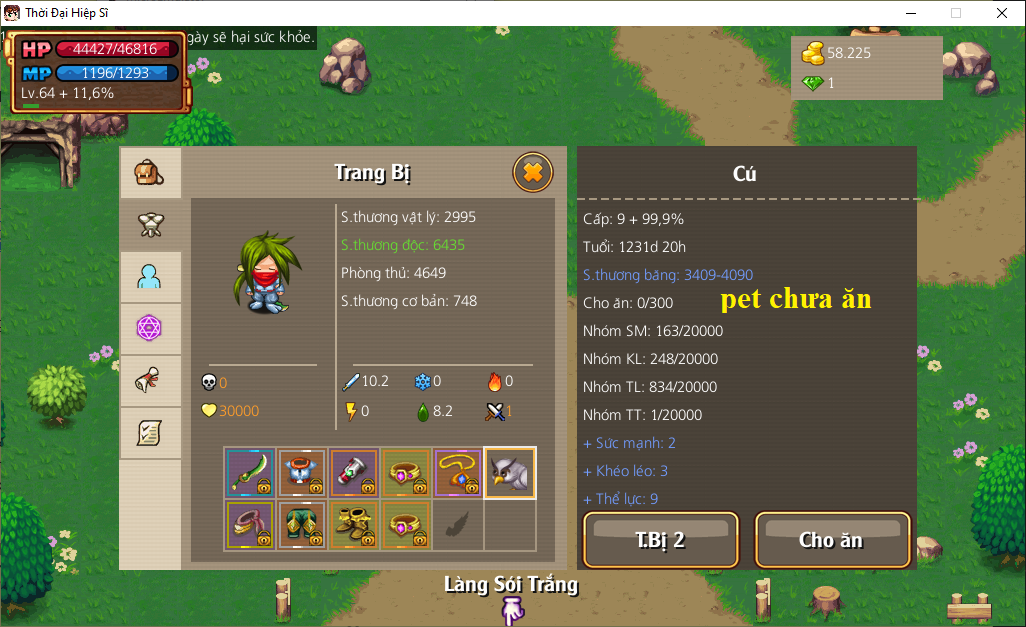This screenshot has width=1026, height=627.
Task: Select the empty feather wing slot
Action: [458, 525]
